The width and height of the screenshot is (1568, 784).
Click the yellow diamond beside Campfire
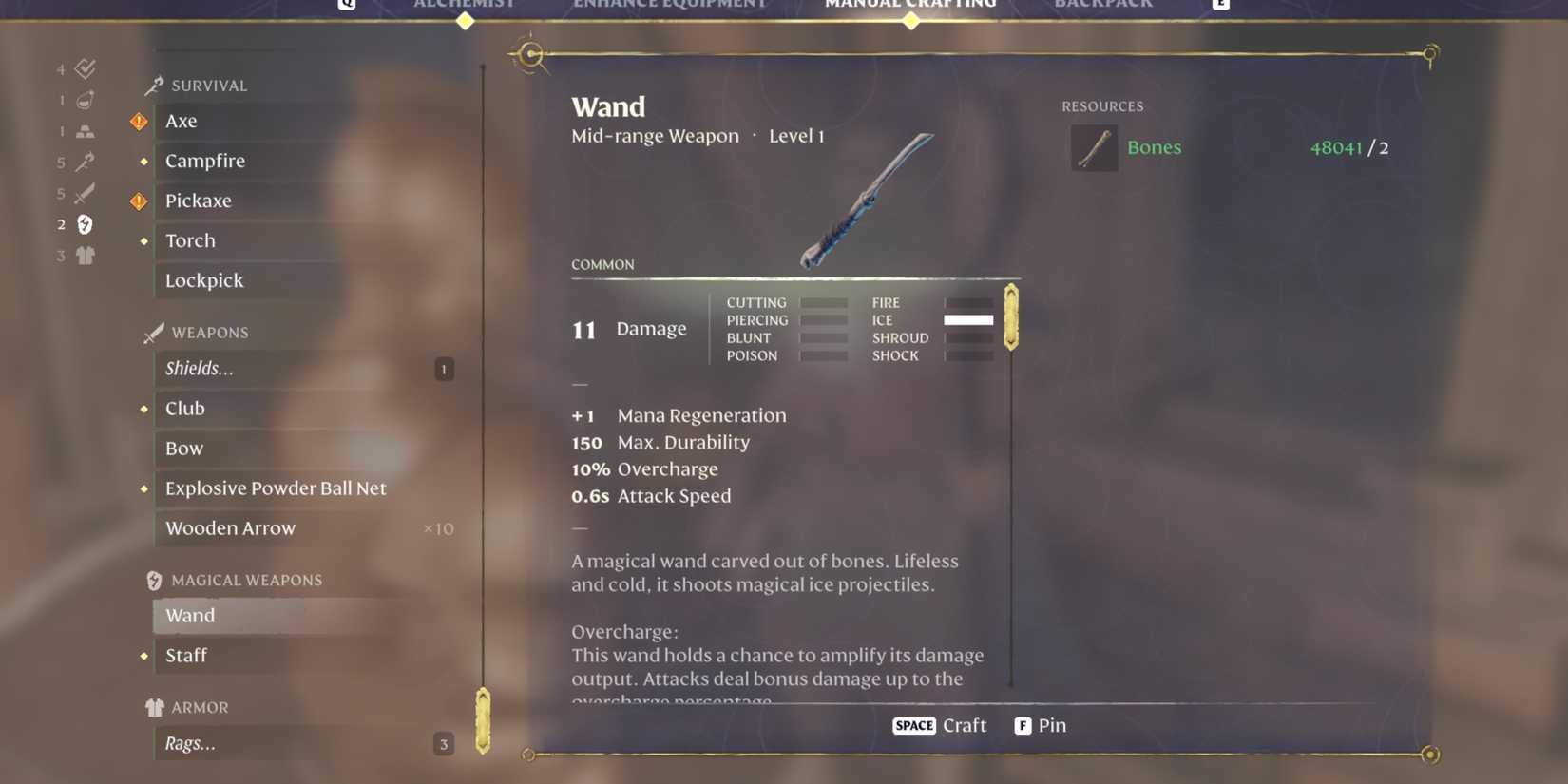pyautogui.click(x=143, y=161)
